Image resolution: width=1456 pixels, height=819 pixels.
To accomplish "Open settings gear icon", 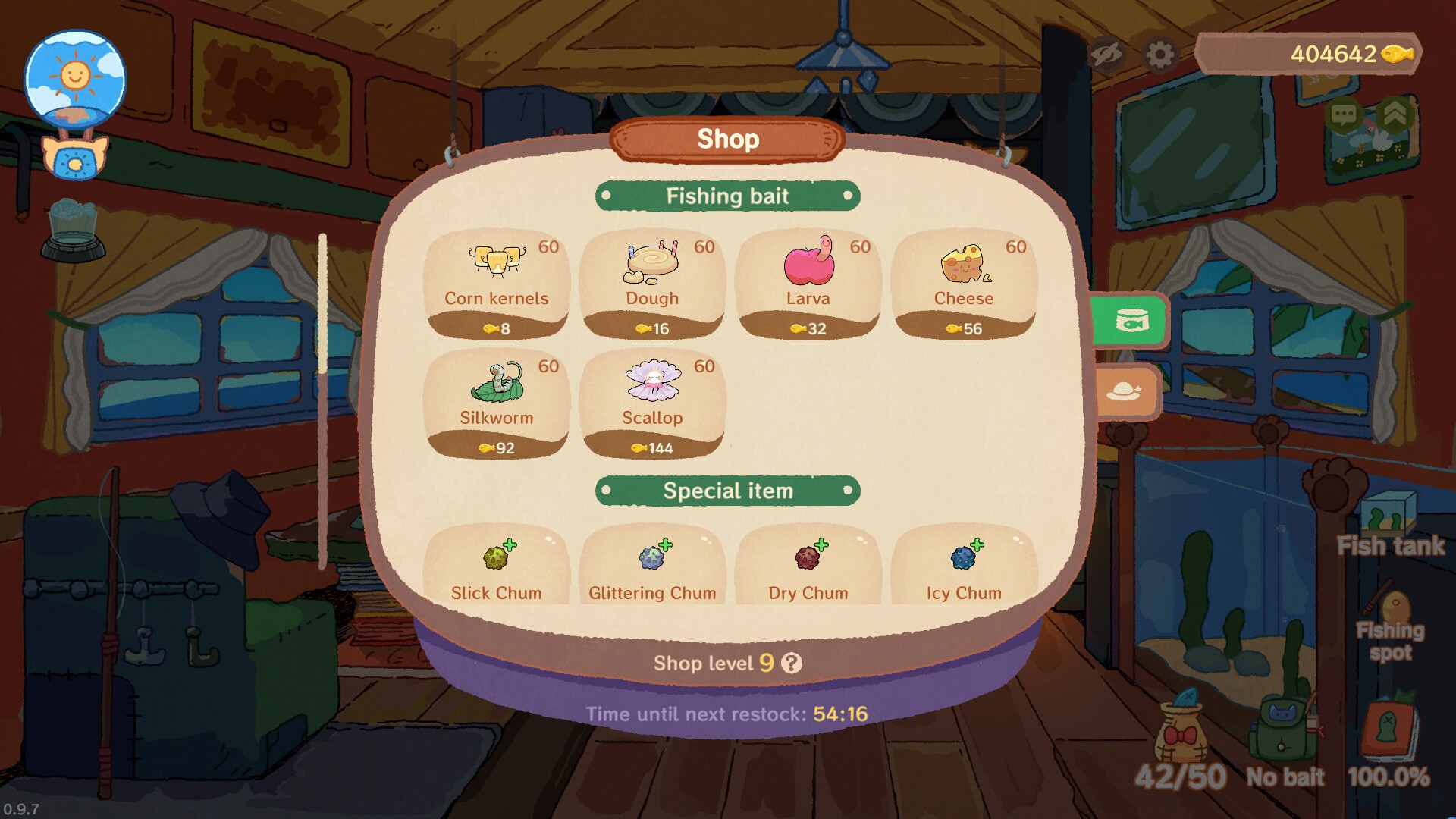I will (1159, 55).
